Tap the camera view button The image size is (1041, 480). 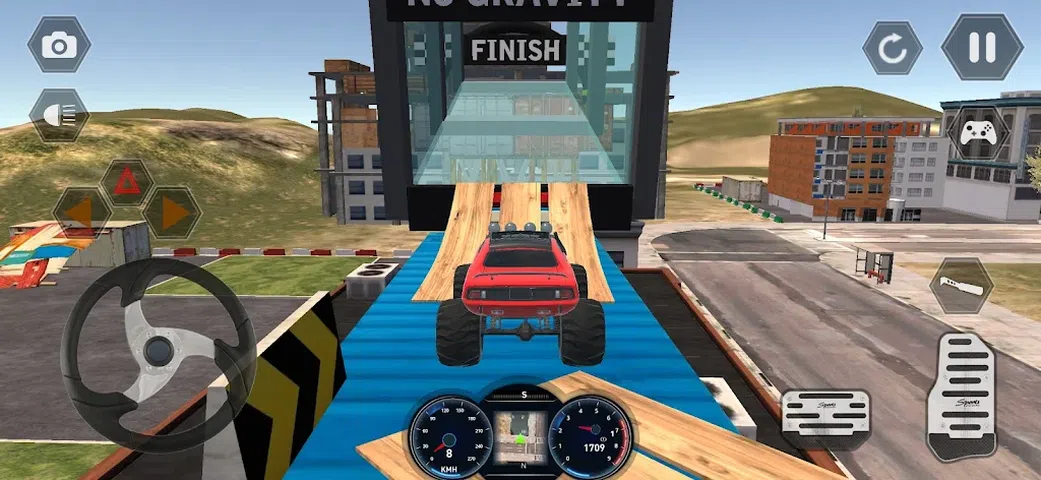tap(59, 44)
